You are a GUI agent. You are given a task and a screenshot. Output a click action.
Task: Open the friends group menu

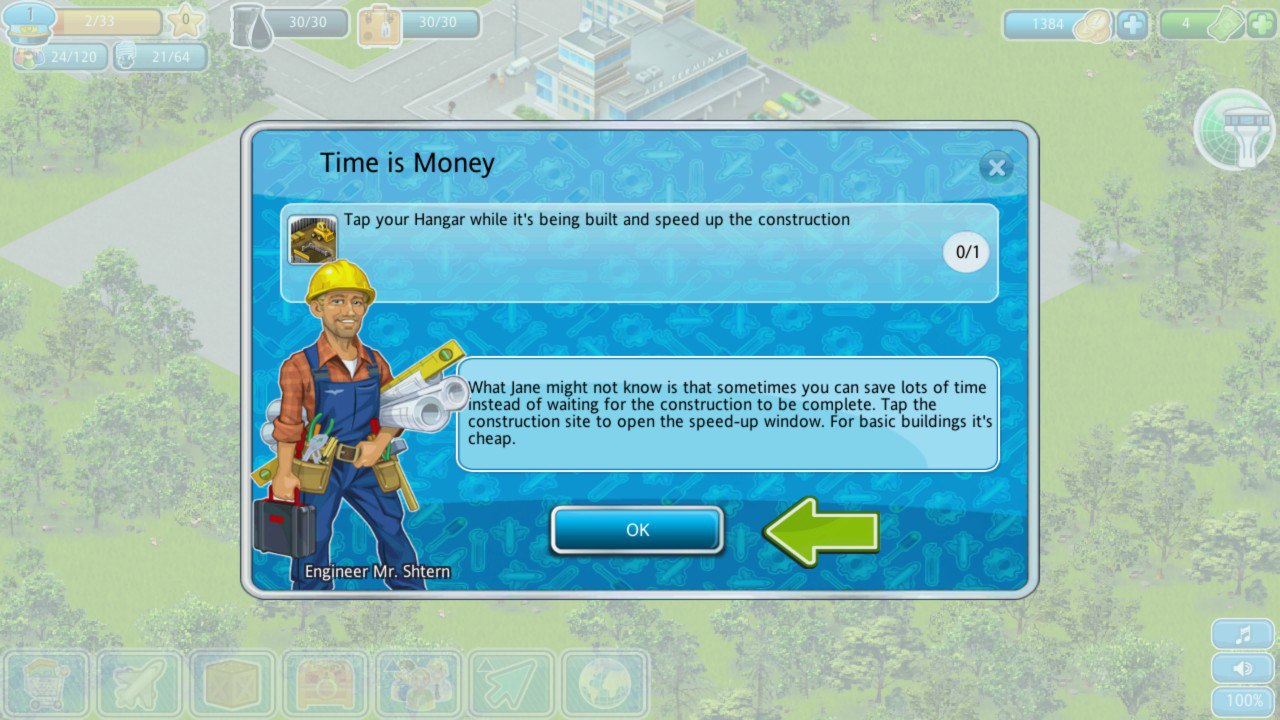point(418,686)
